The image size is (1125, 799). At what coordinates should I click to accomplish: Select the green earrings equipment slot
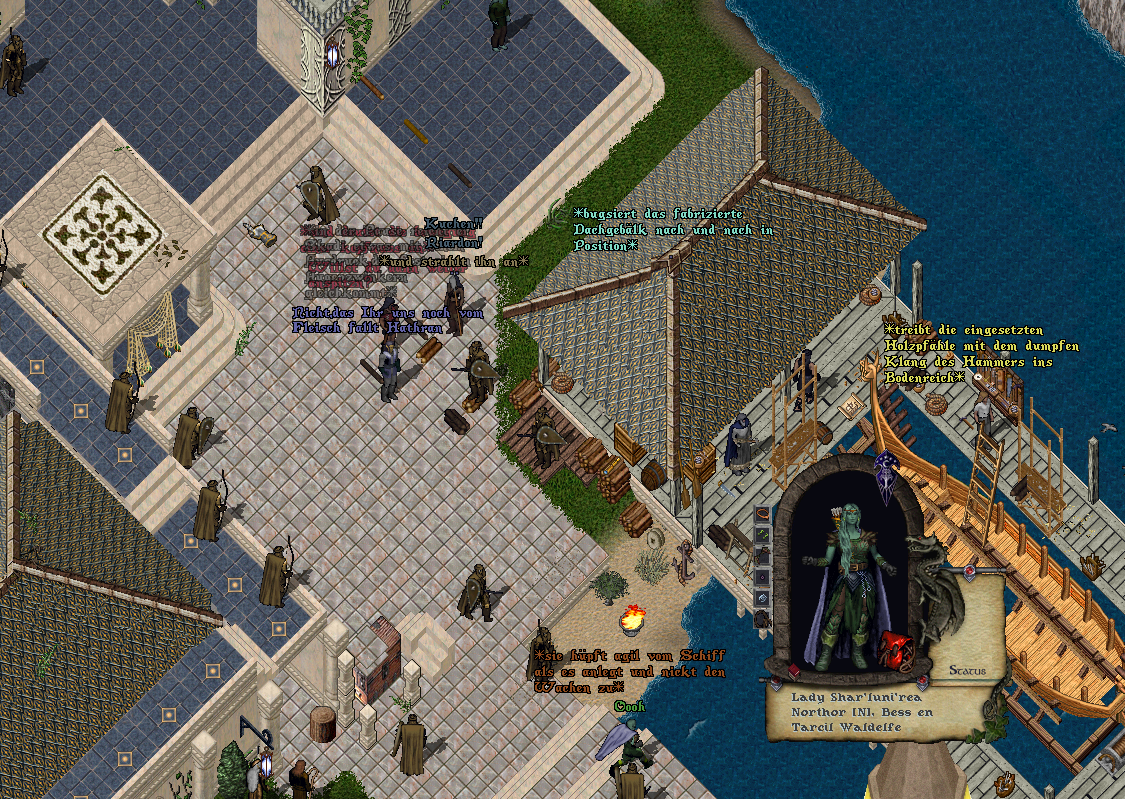tap(763, 534)
